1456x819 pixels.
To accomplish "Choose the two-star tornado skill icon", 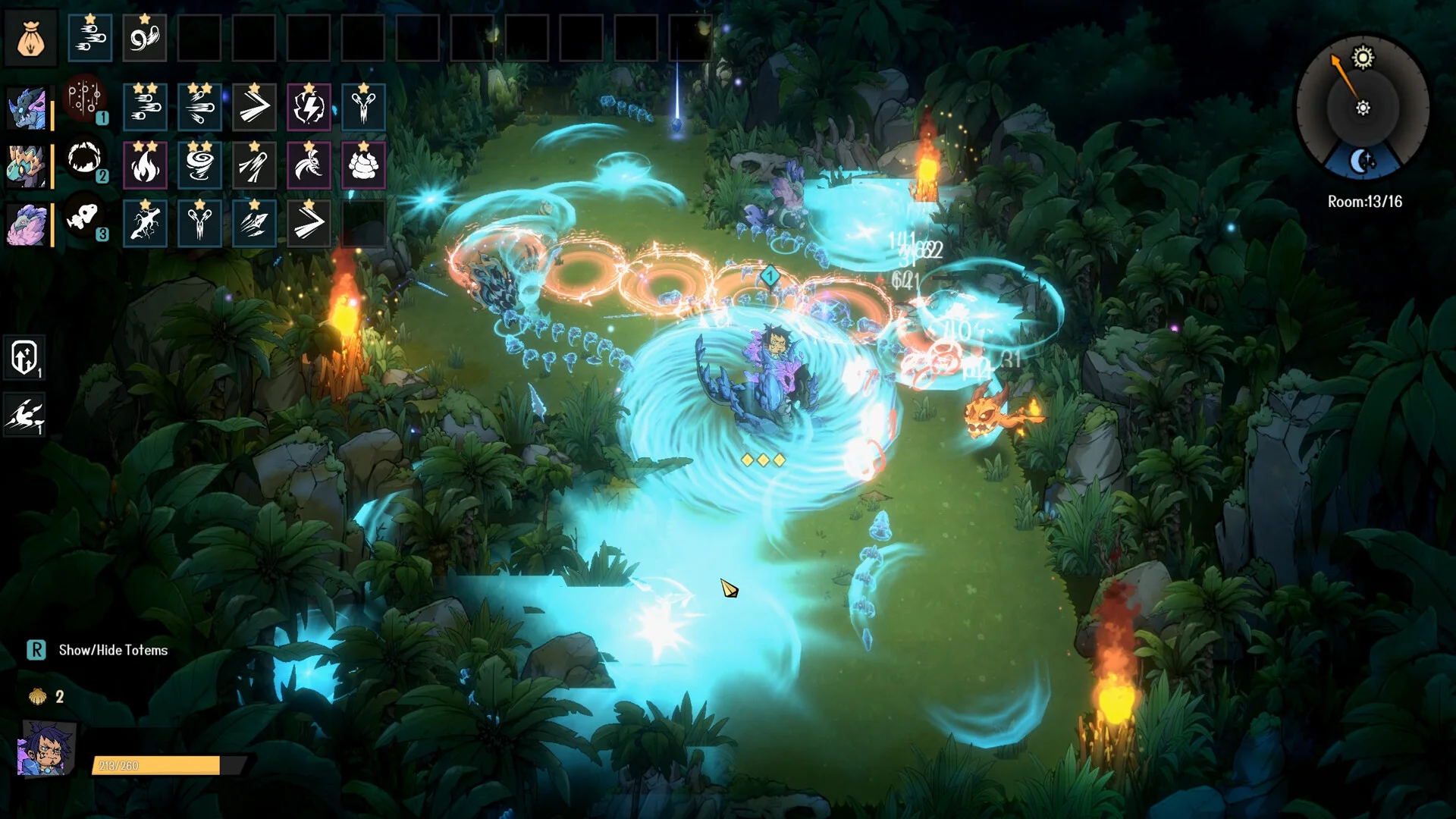I will (x=199, y=165).
